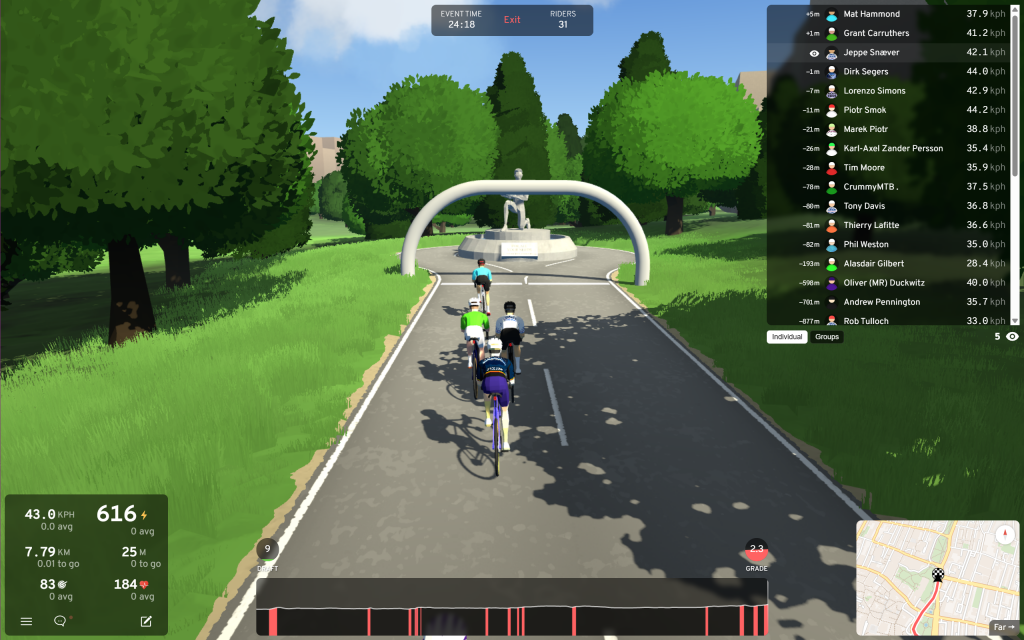
Task: Click the minimap compass button
Action: 1004,535
